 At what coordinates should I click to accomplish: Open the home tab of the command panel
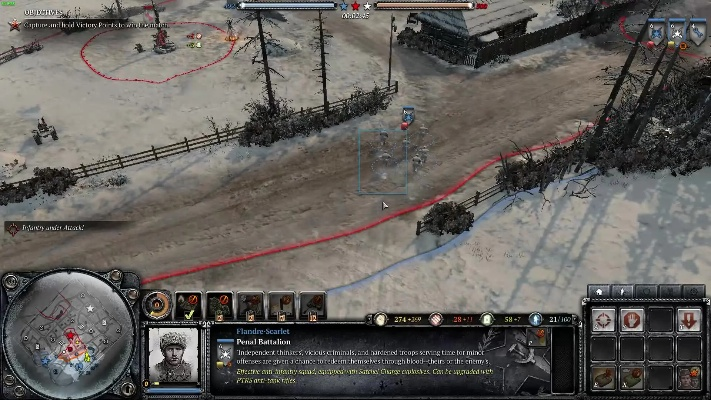tap(599, 292)
